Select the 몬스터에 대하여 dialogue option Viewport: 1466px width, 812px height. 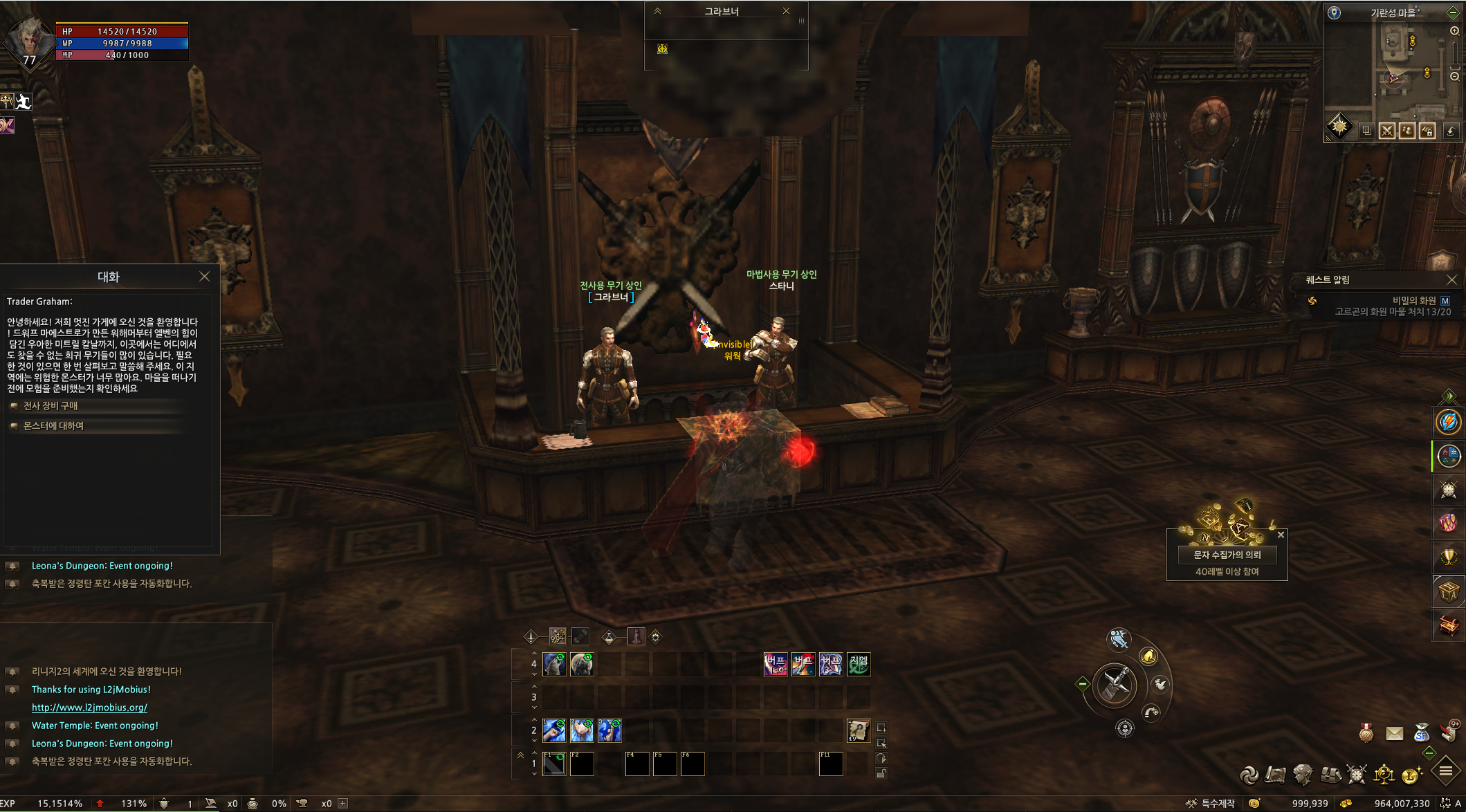(x=53, y=426)
